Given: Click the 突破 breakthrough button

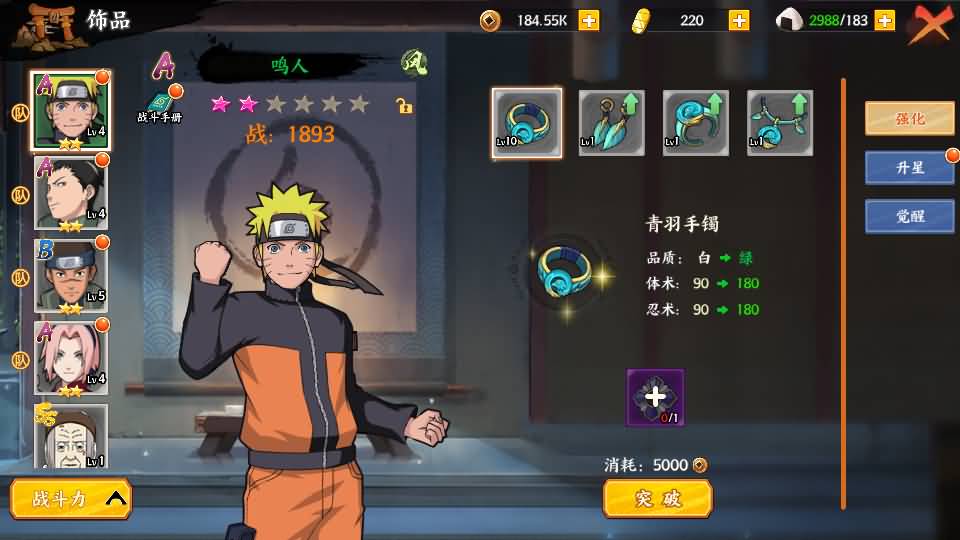Looking at the screenshot, I should pos(657,498).
